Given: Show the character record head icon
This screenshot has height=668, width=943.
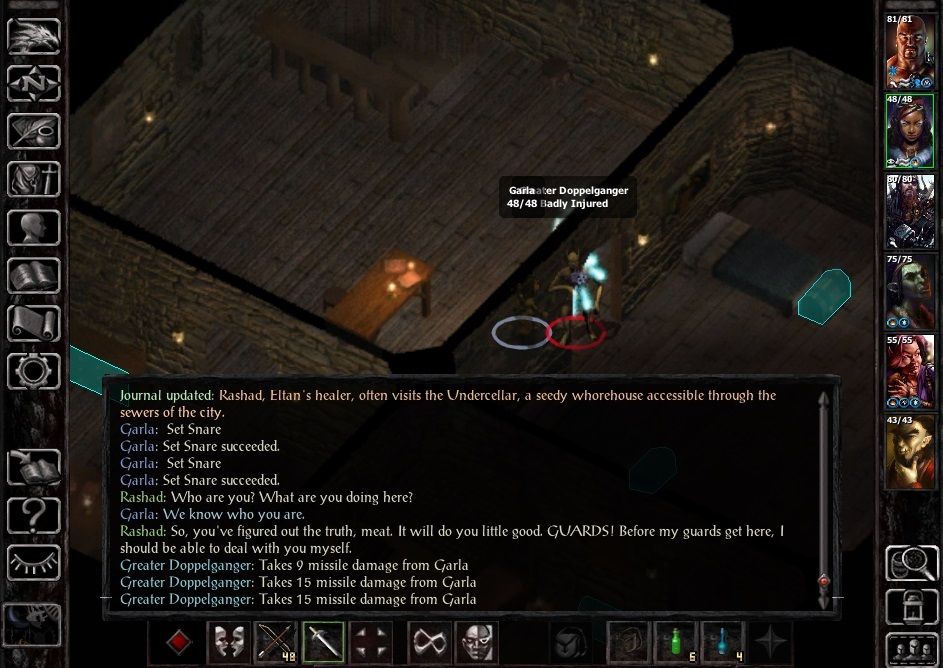Looking at the screenshot, I should click(x=34, y=228).
